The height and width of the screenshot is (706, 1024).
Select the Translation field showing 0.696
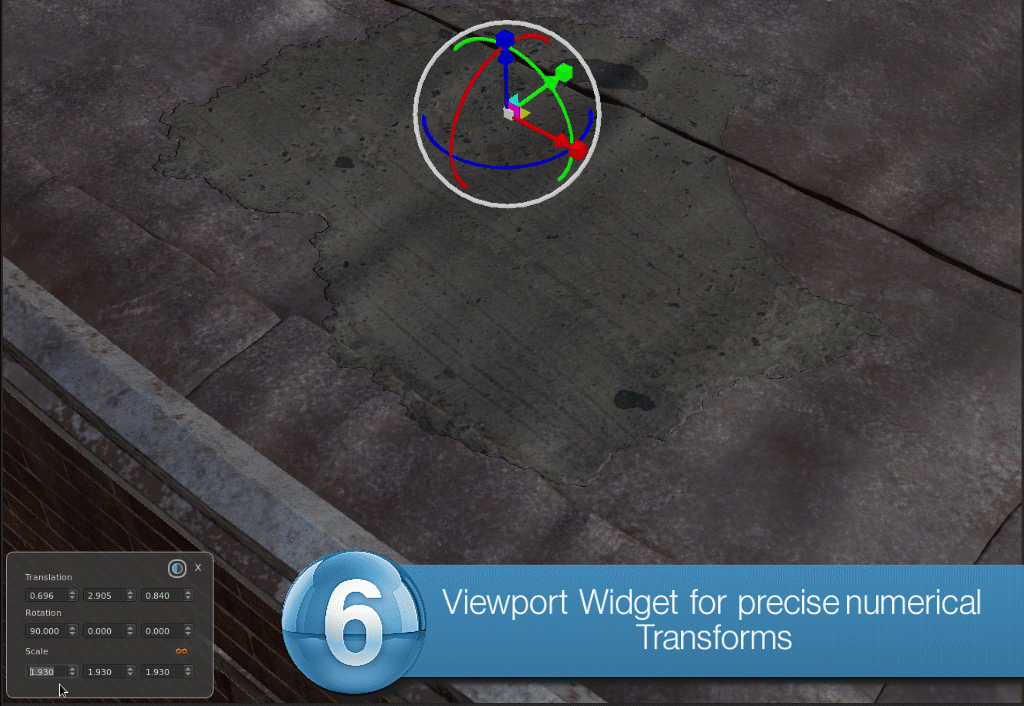click(45, 596)
